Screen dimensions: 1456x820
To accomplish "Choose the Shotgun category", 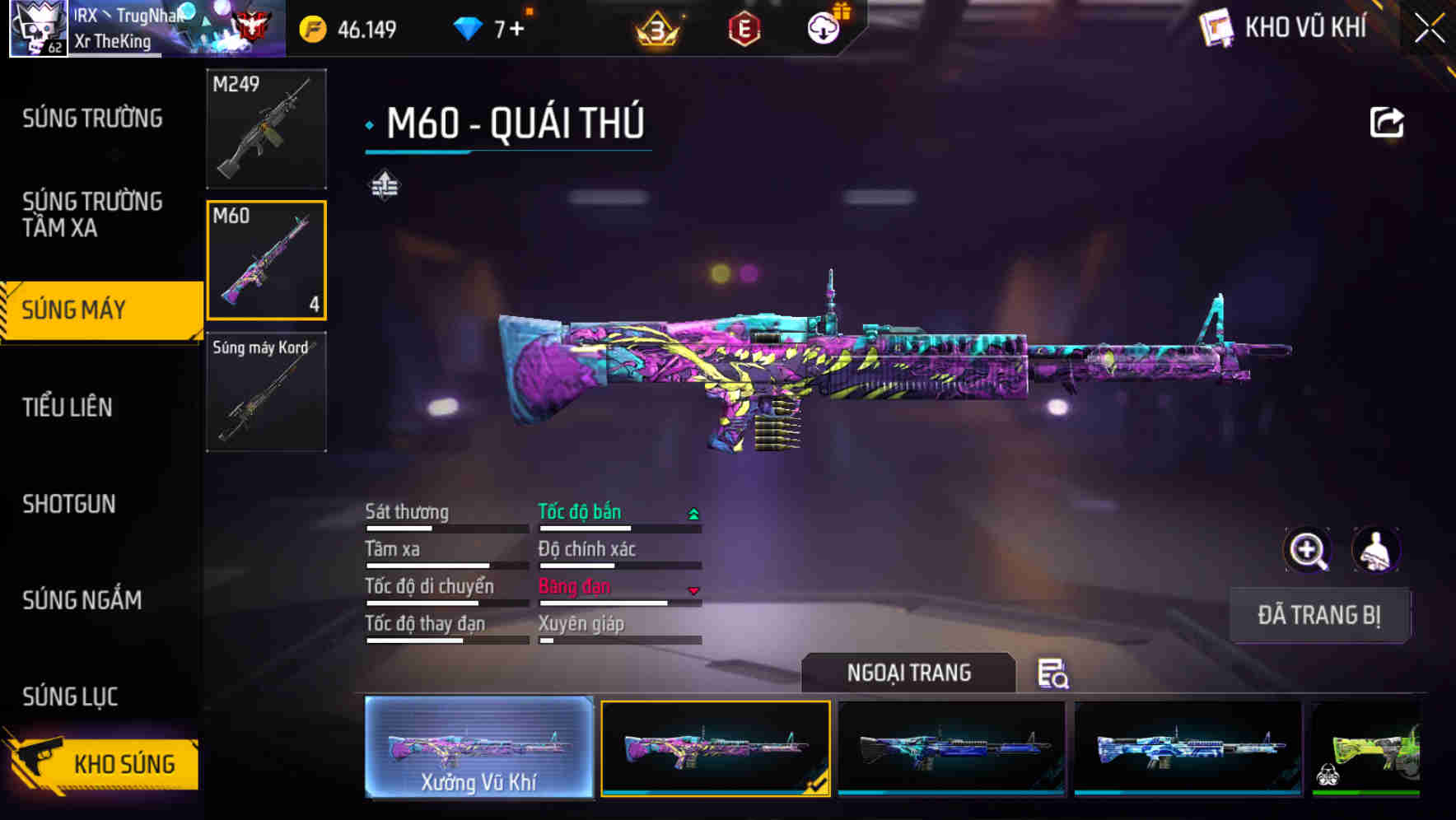I will tap(69, 504).
